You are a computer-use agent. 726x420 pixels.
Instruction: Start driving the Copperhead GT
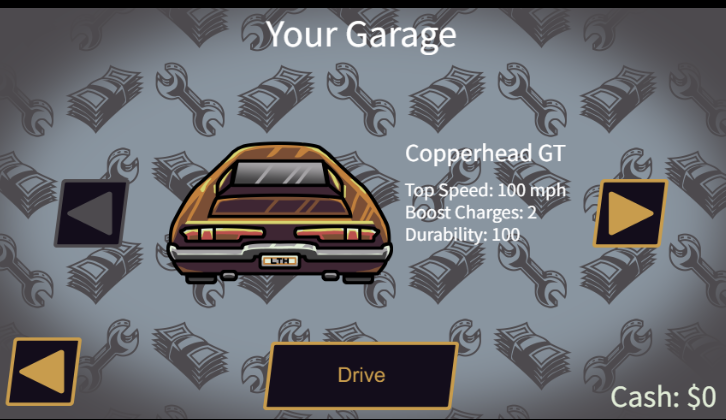point(361,375)
